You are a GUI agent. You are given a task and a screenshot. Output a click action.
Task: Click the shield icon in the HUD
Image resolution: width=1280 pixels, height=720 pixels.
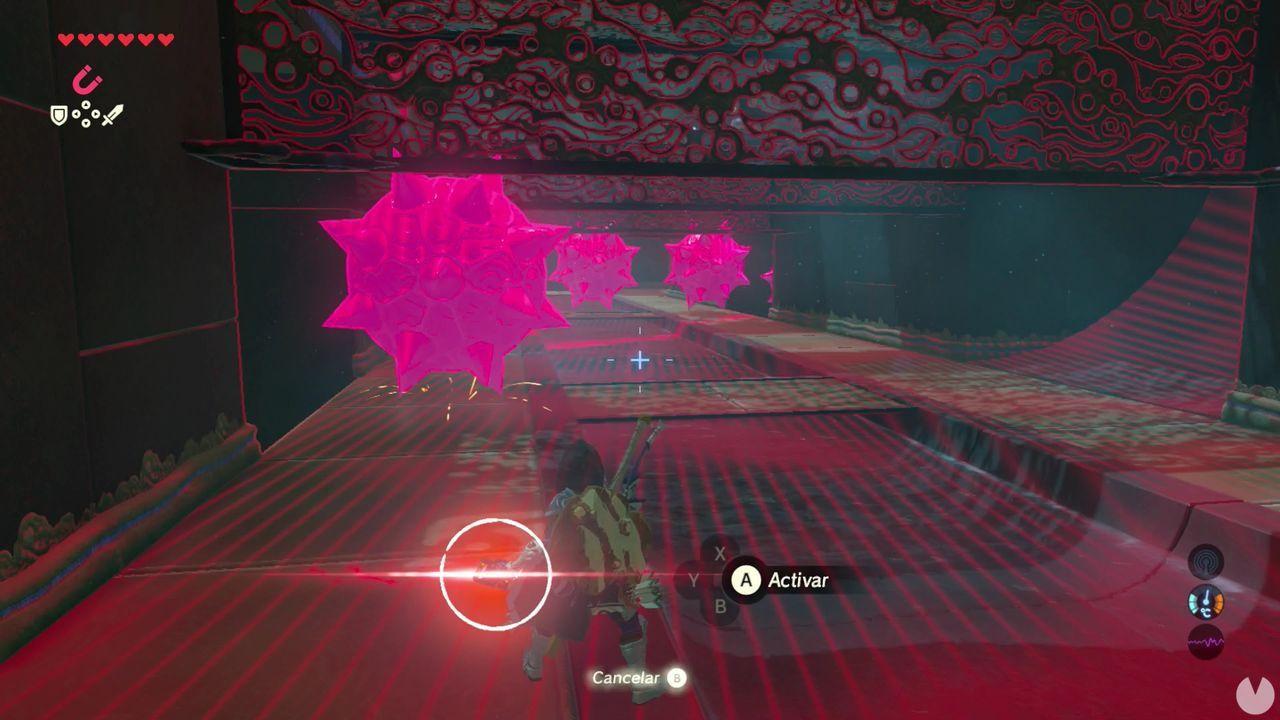pos(60,113)
